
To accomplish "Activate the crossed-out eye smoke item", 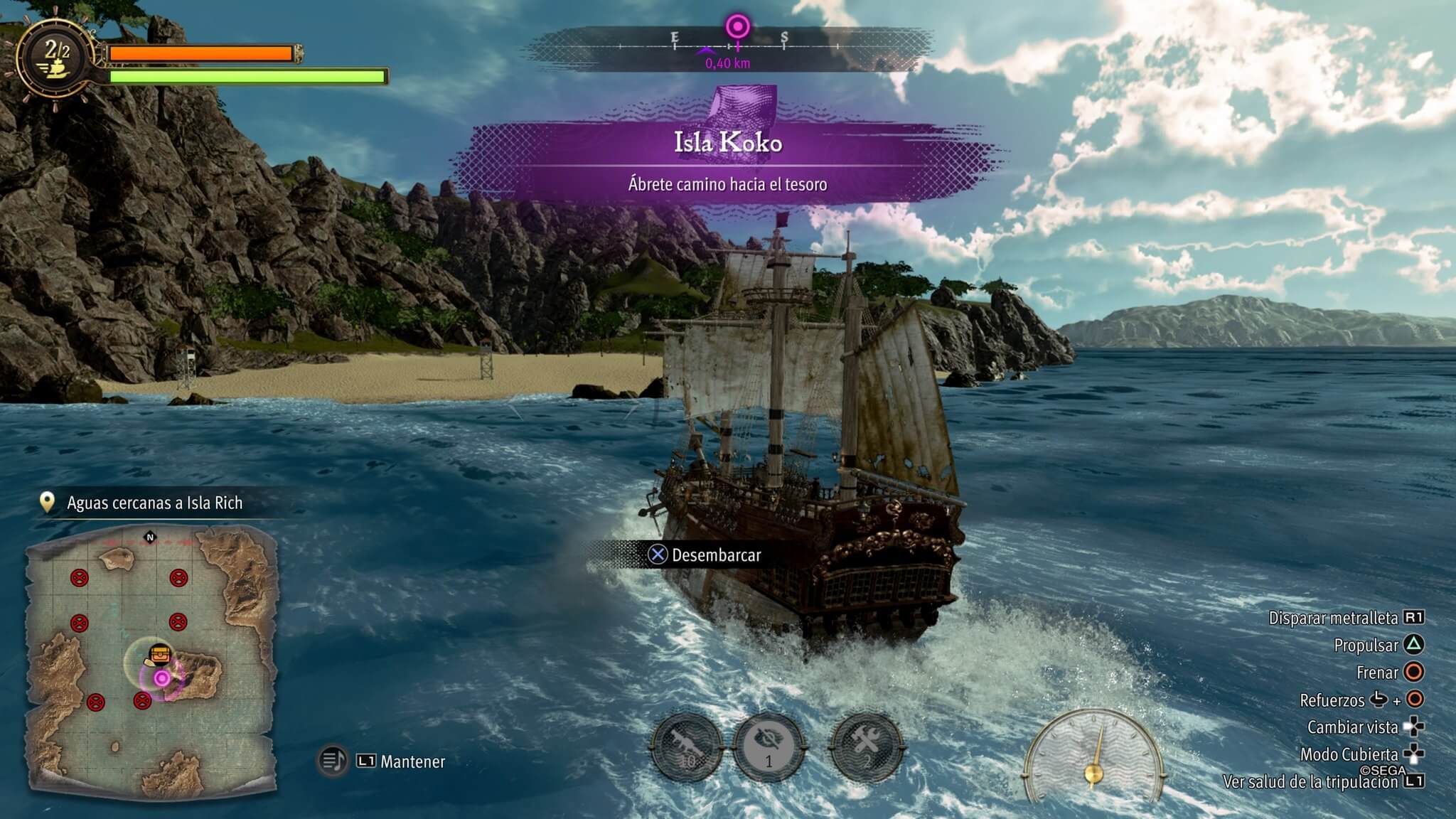I will 769,748.
